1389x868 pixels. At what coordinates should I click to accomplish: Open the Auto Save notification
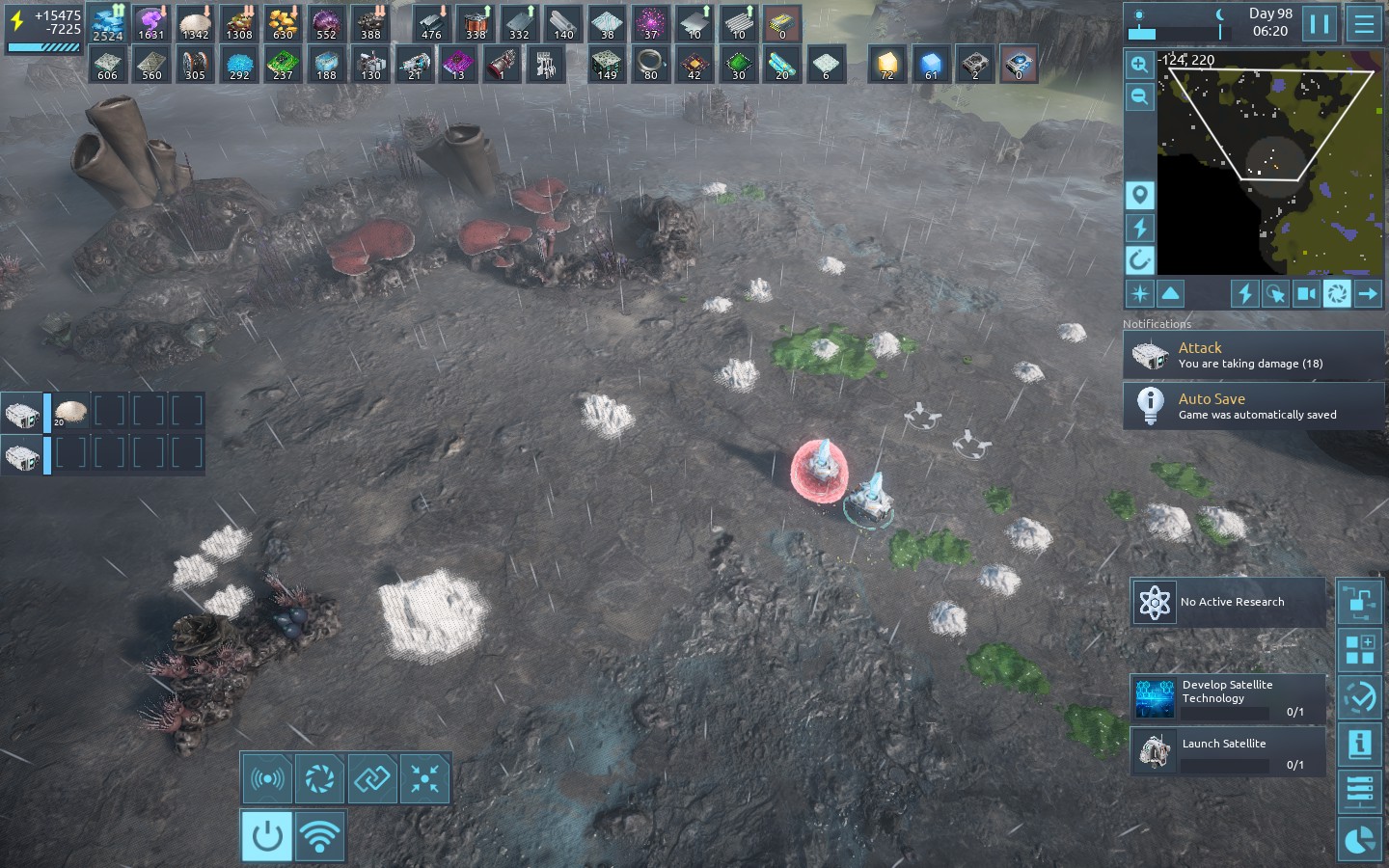1253,406
